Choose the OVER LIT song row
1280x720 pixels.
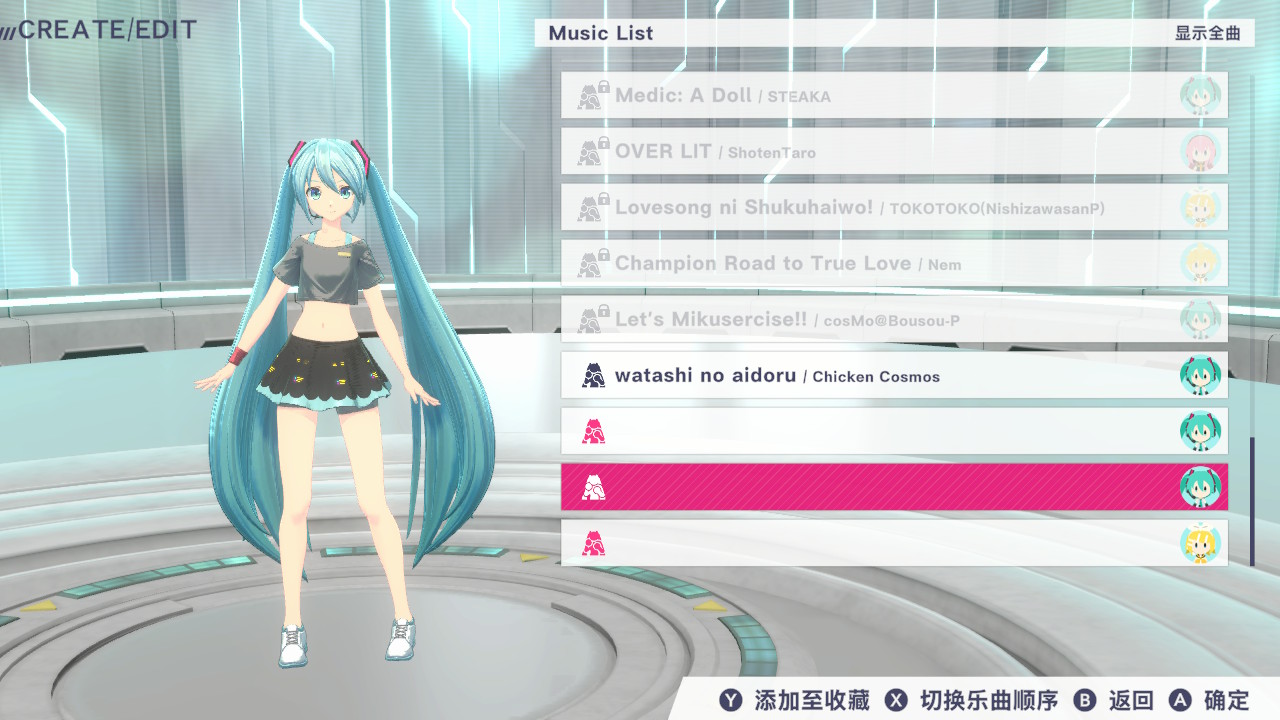point(893,152)
